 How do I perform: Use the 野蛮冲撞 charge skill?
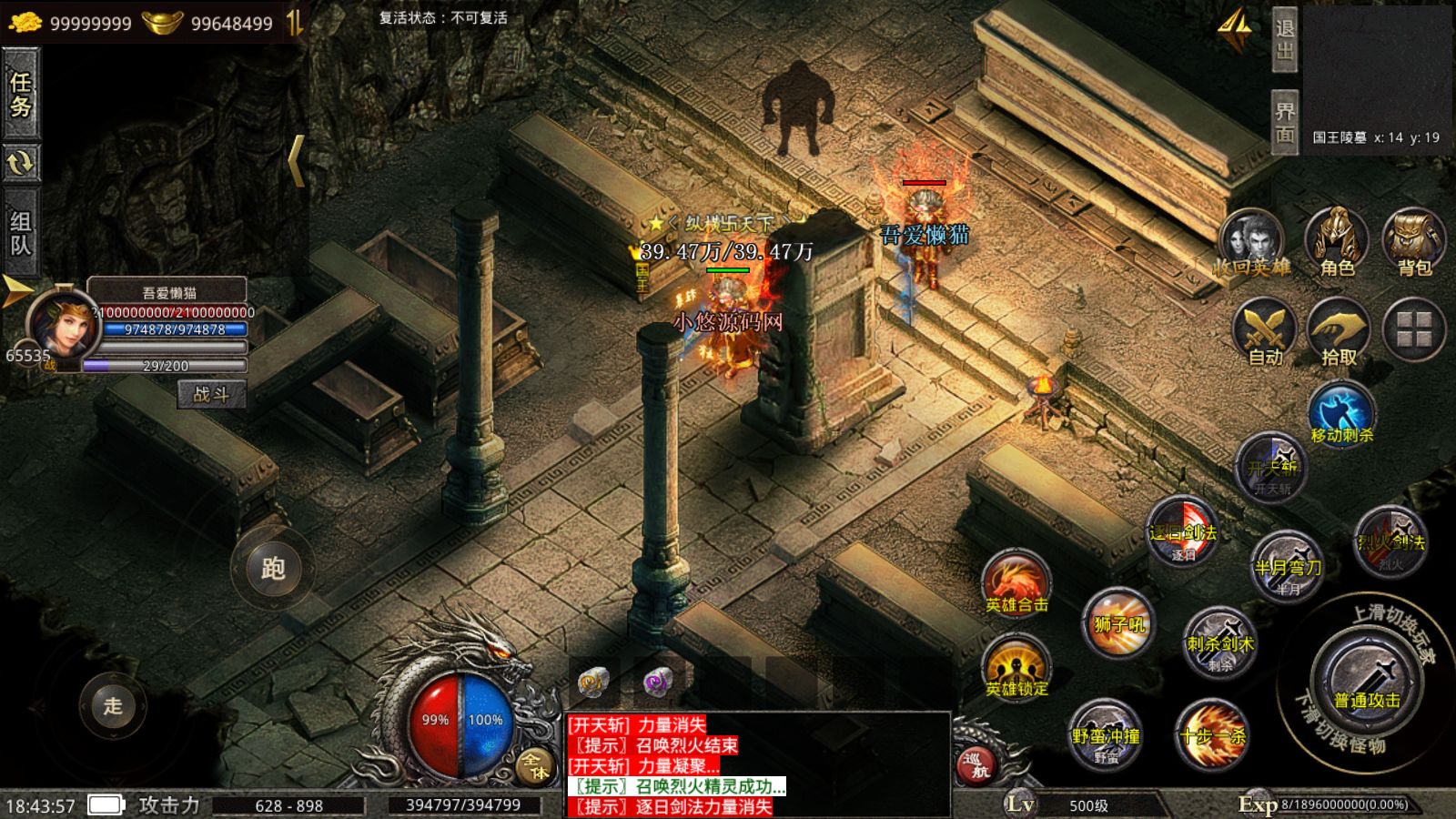1106,733
